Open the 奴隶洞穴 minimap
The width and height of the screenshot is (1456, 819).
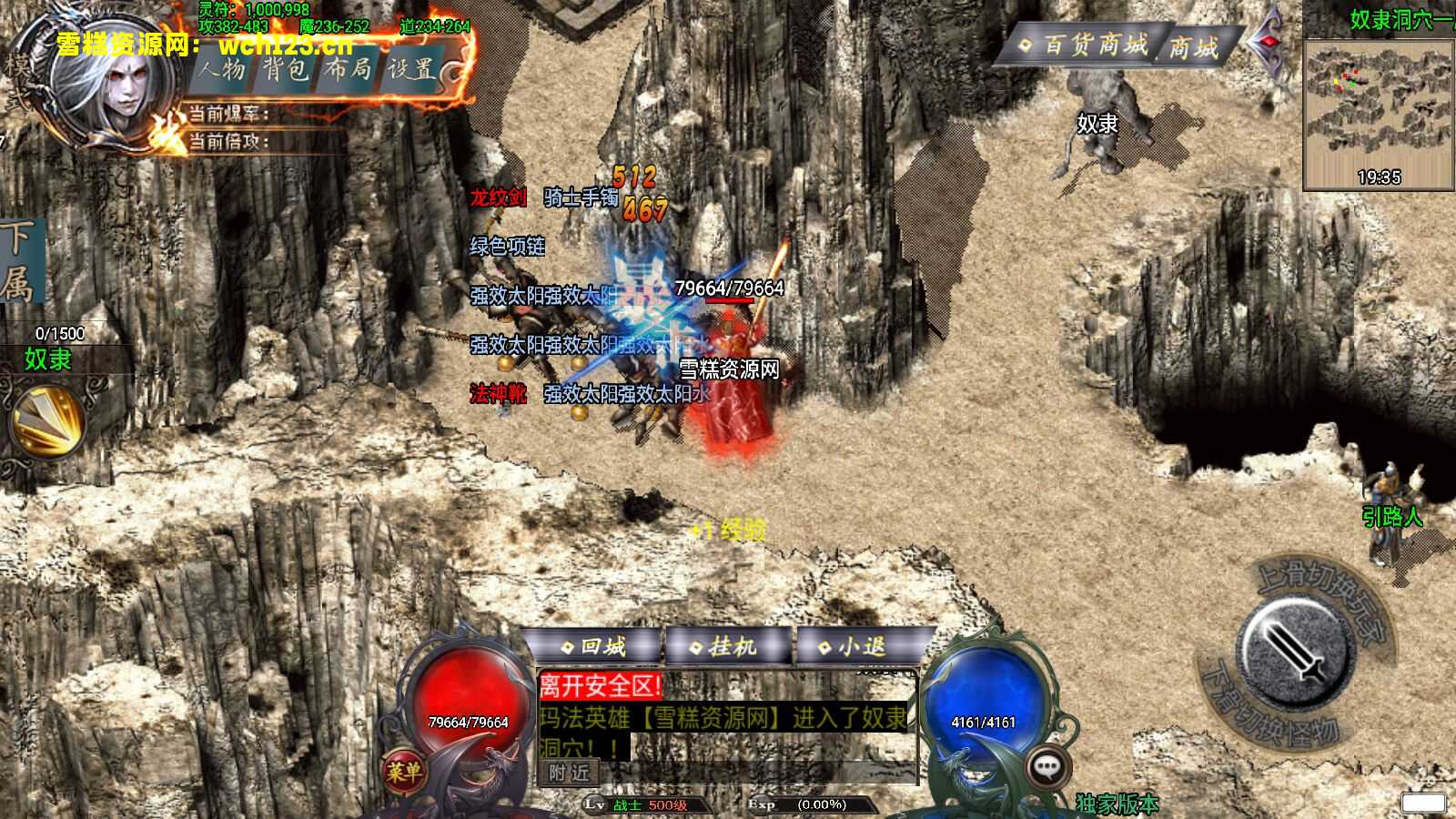(x=1379, y=114)
